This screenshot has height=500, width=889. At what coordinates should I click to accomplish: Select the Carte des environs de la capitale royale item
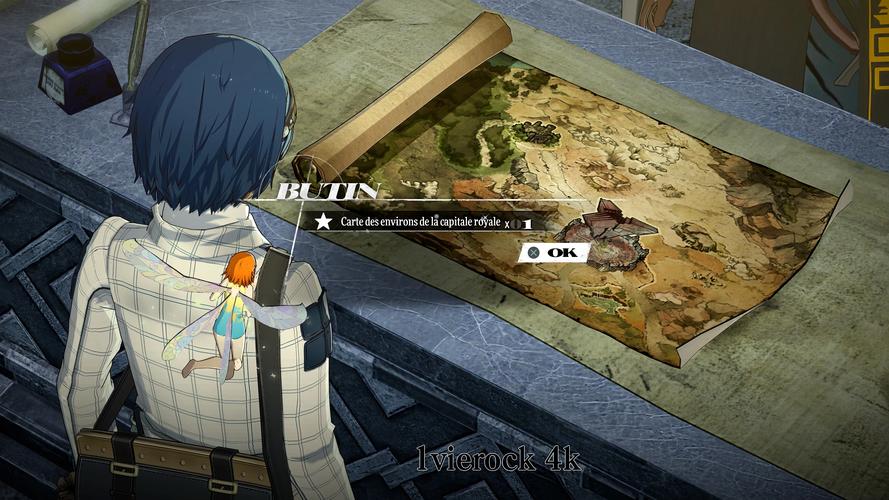click(423, 222)
